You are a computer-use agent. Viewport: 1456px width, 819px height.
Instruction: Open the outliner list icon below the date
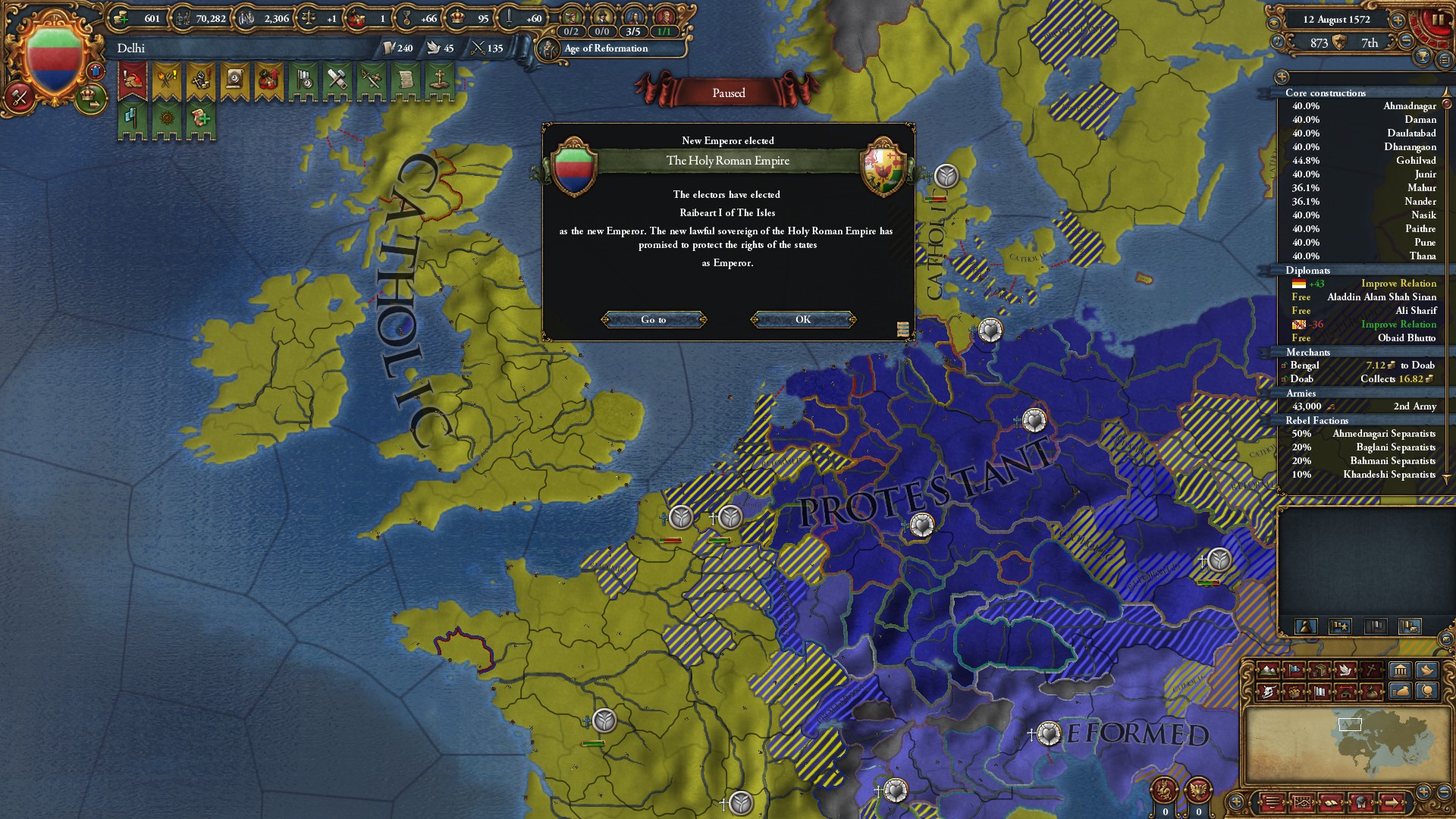click(x=1443, y=60)
